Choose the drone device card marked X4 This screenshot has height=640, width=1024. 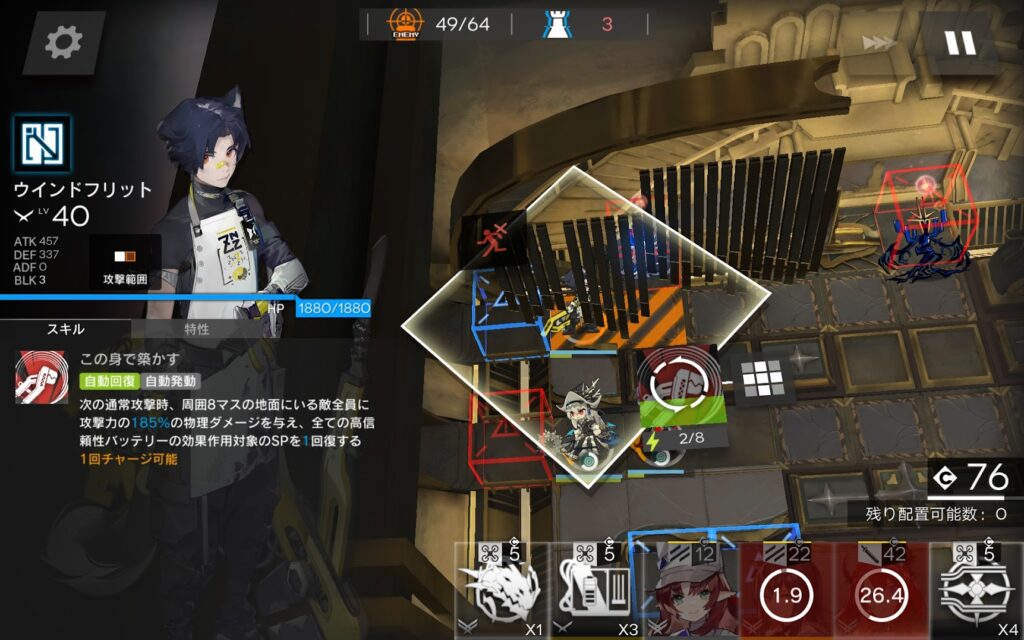point(975,592)
